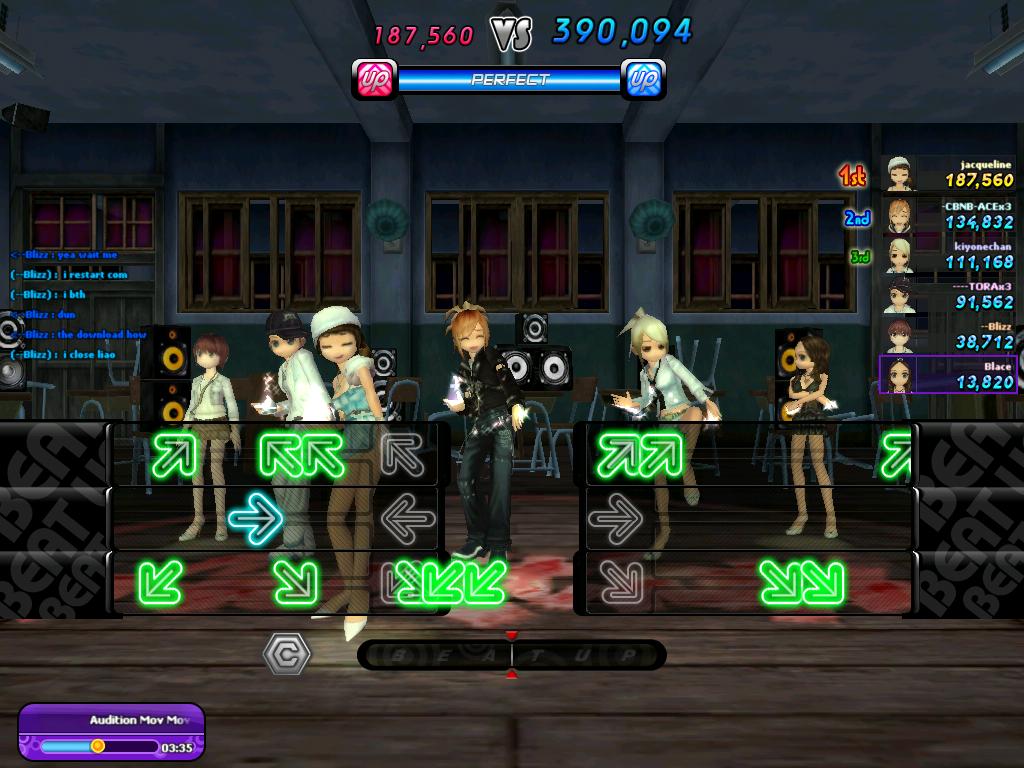
Task: Open the chat log messages
Action: (x=80, y=305)
